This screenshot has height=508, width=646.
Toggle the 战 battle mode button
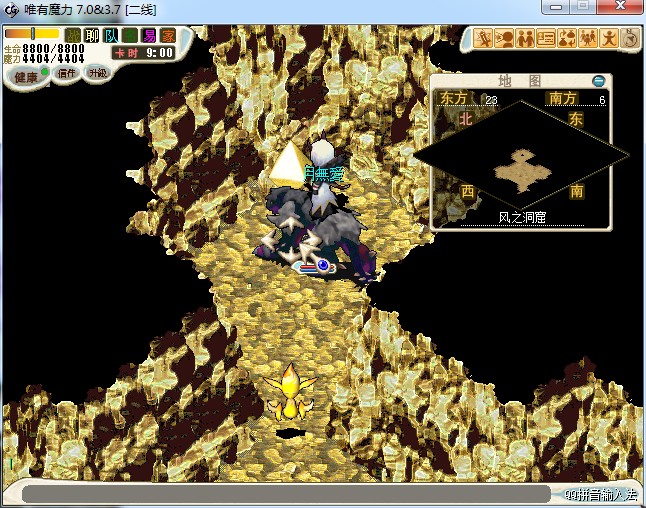pos(73,35)
